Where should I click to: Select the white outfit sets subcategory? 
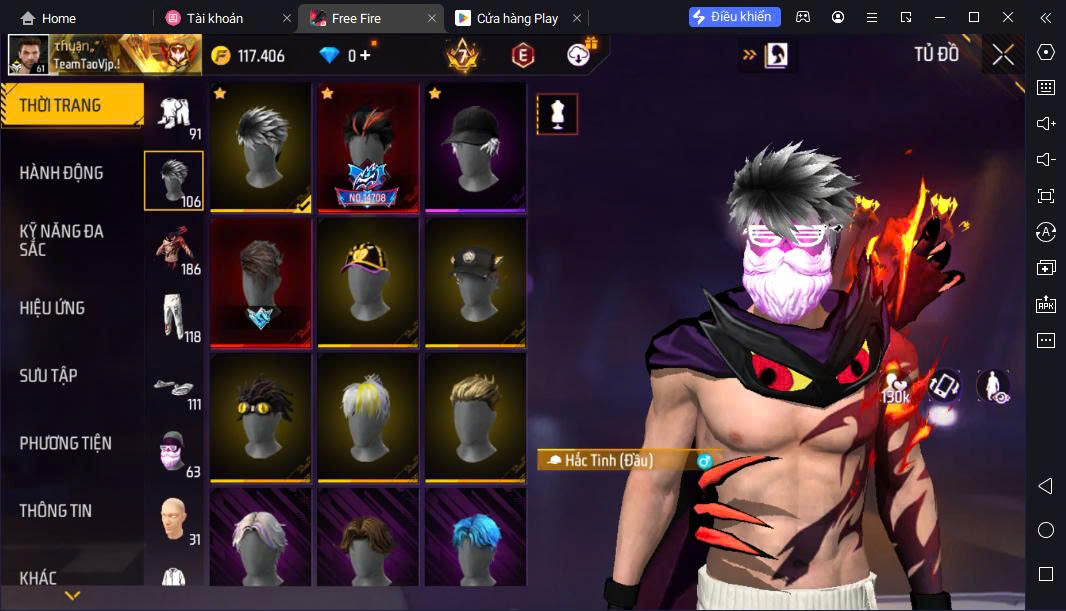[x=174, y=113]
